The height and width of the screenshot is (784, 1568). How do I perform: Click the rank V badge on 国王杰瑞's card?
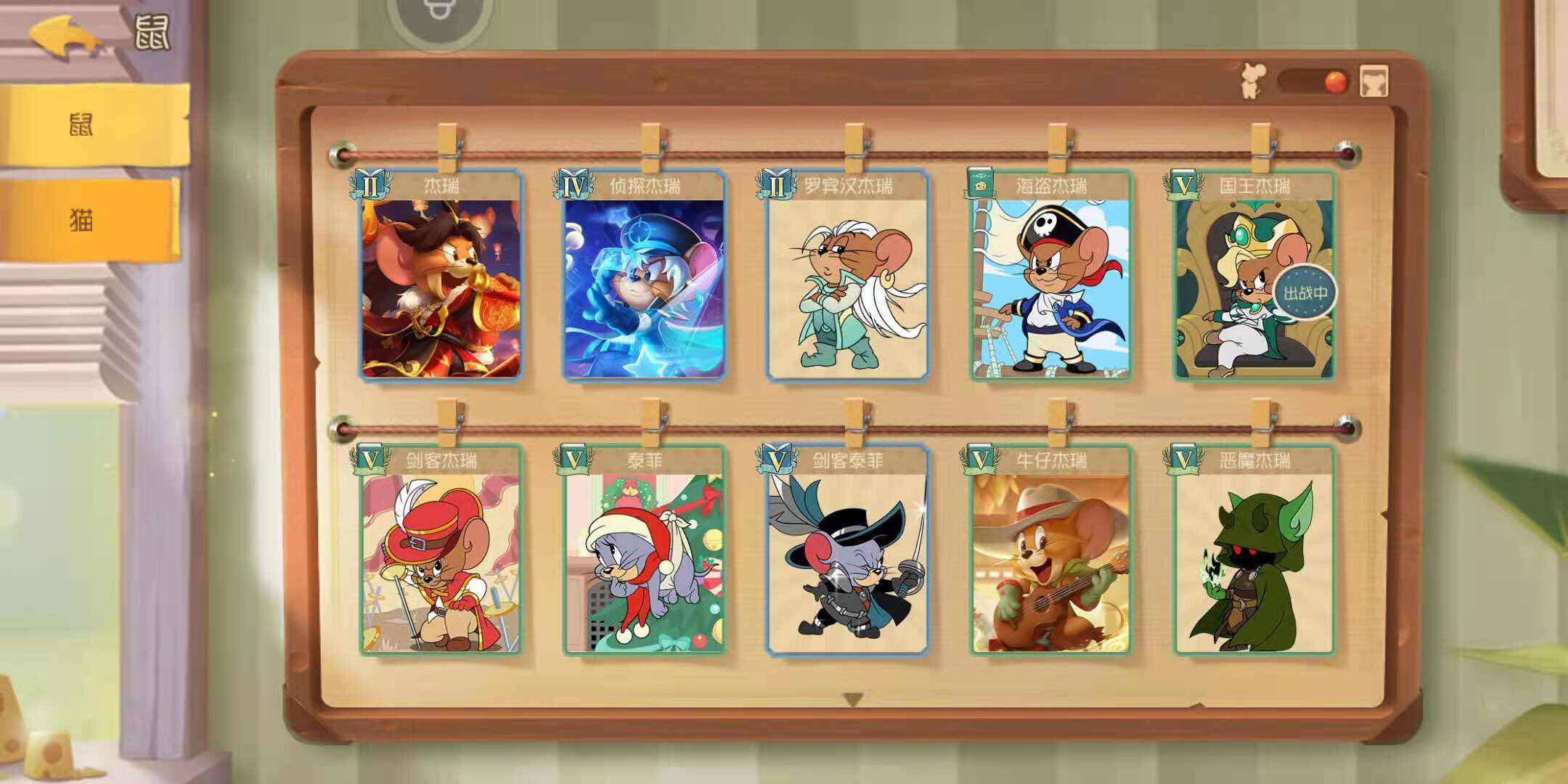pos(1183,184)
